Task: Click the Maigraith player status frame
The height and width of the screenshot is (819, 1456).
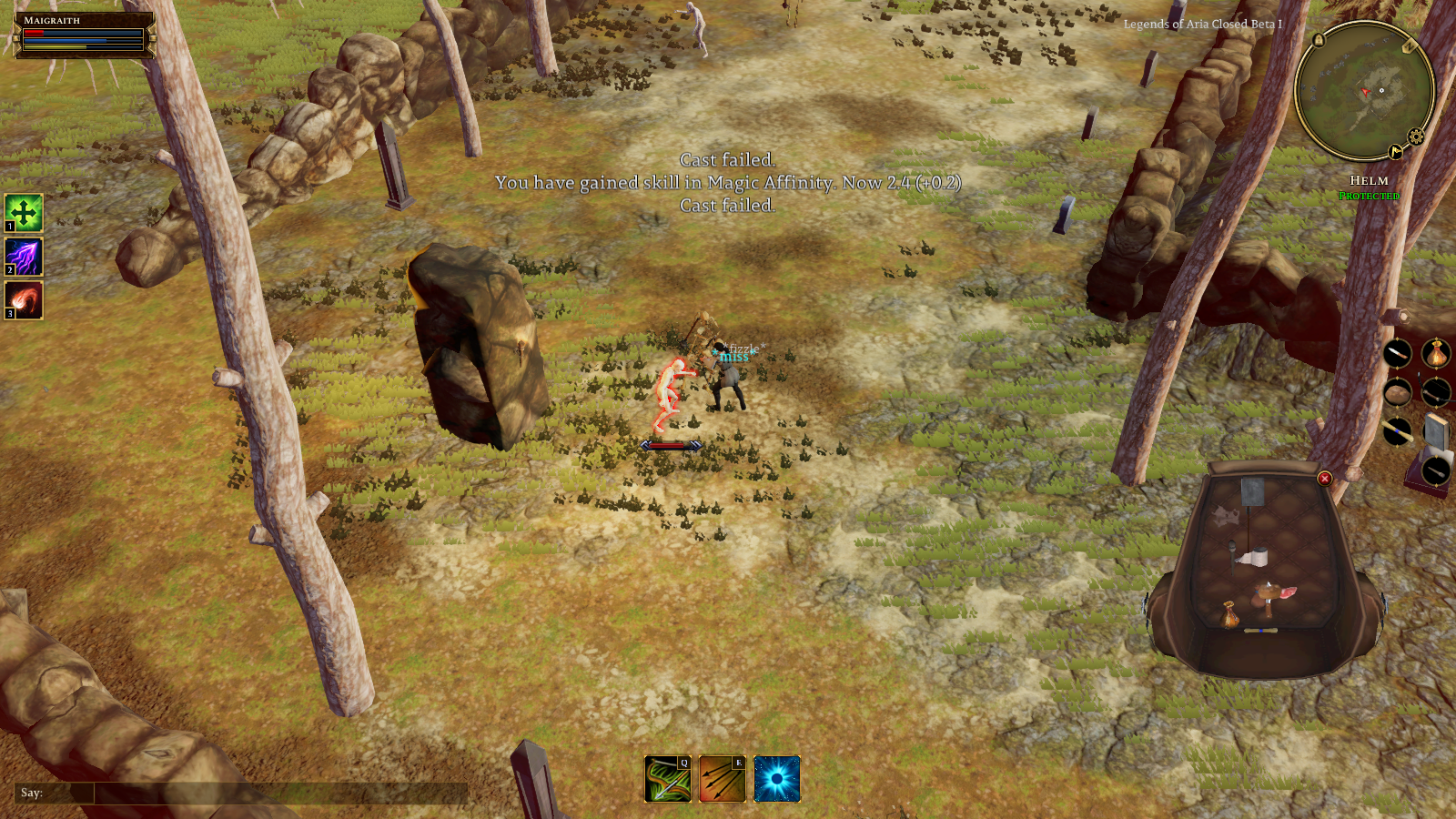Action: (84, 35)
